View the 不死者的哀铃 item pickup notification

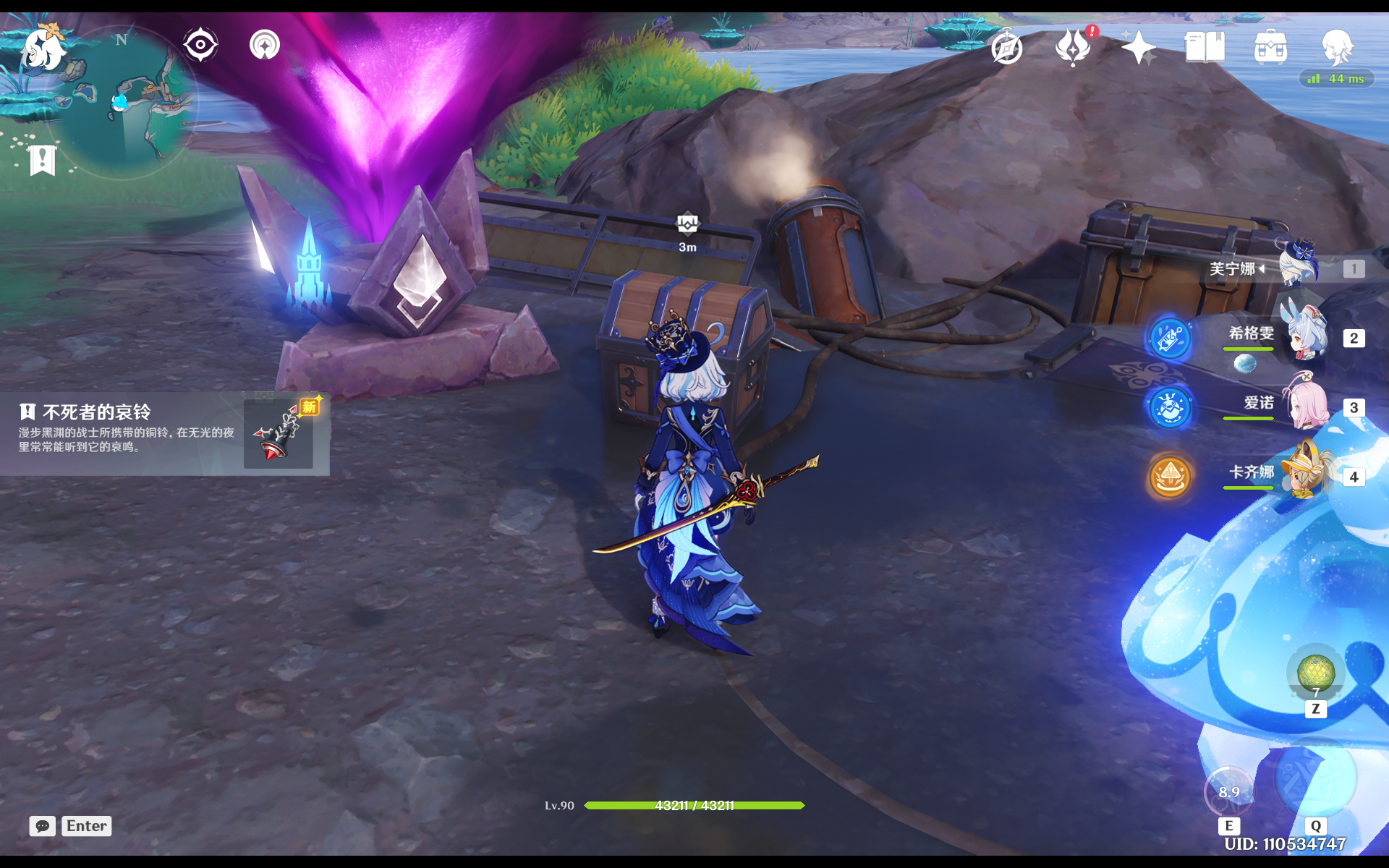[x=165, y=433]
